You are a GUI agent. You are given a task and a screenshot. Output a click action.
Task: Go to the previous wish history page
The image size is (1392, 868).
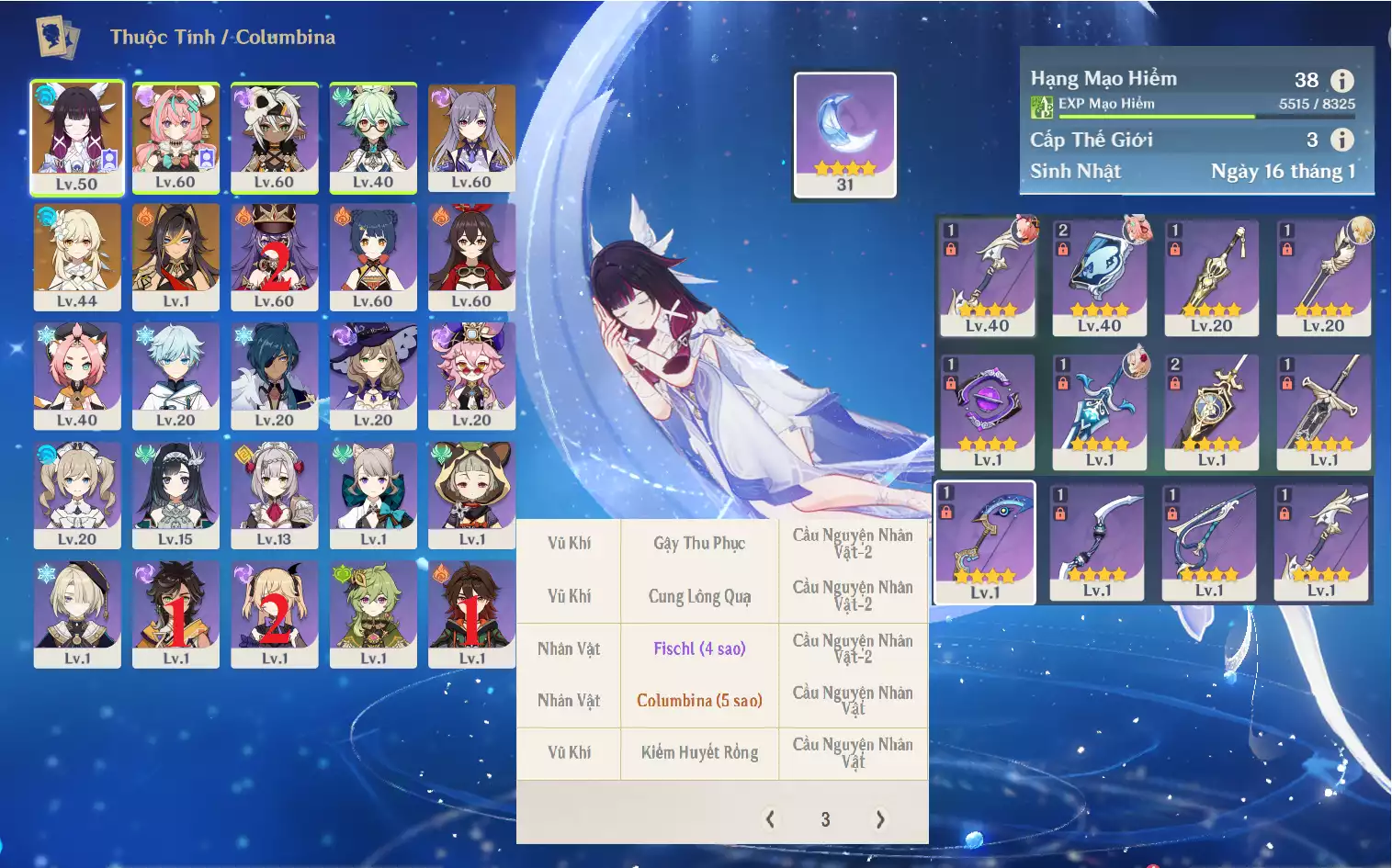pos(770,819)
